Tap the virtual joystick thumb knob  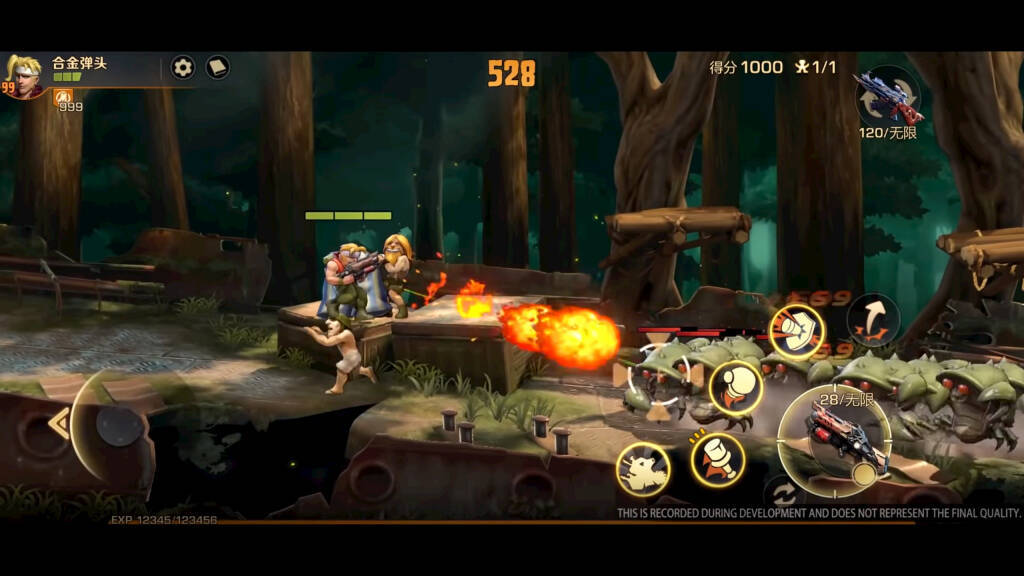119,427
